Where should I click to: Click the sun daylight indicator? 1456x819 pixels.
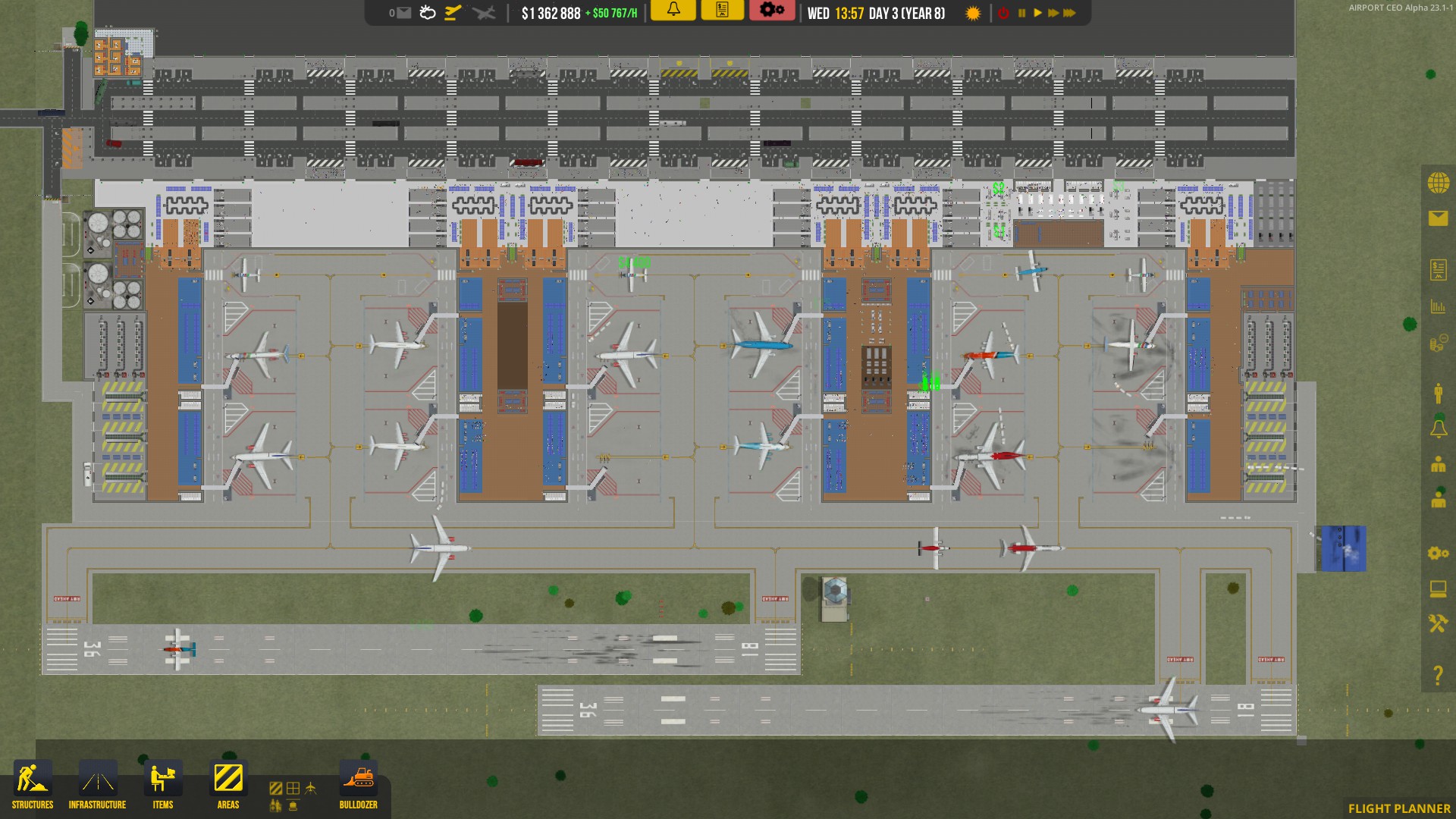(971, 13)
